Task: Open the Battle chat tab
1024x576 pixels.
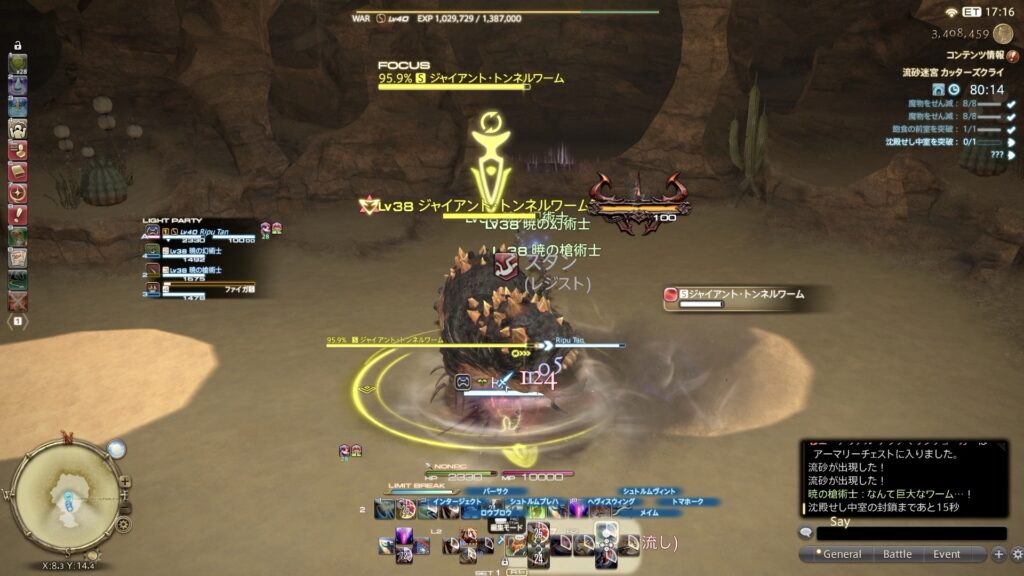Action: 896,554
